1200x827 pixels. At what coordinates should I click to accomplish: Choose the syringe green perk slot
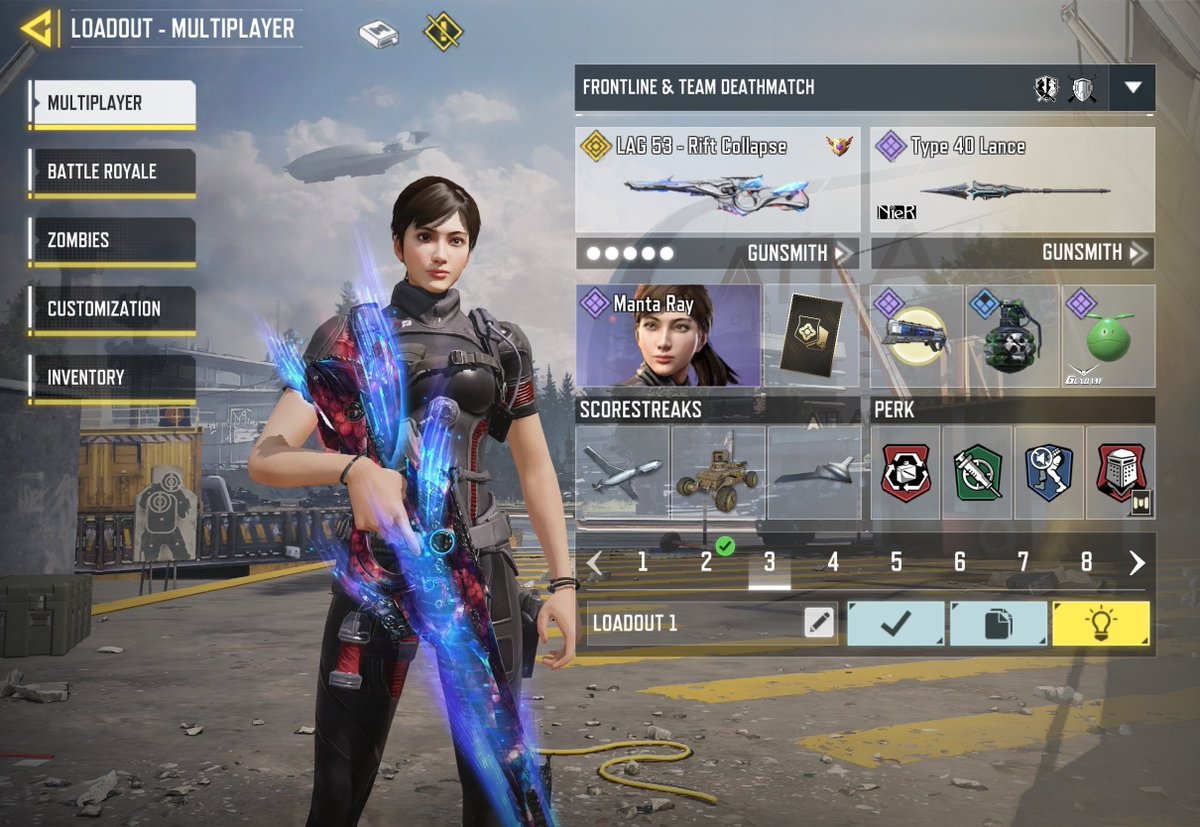pos(977,472)
